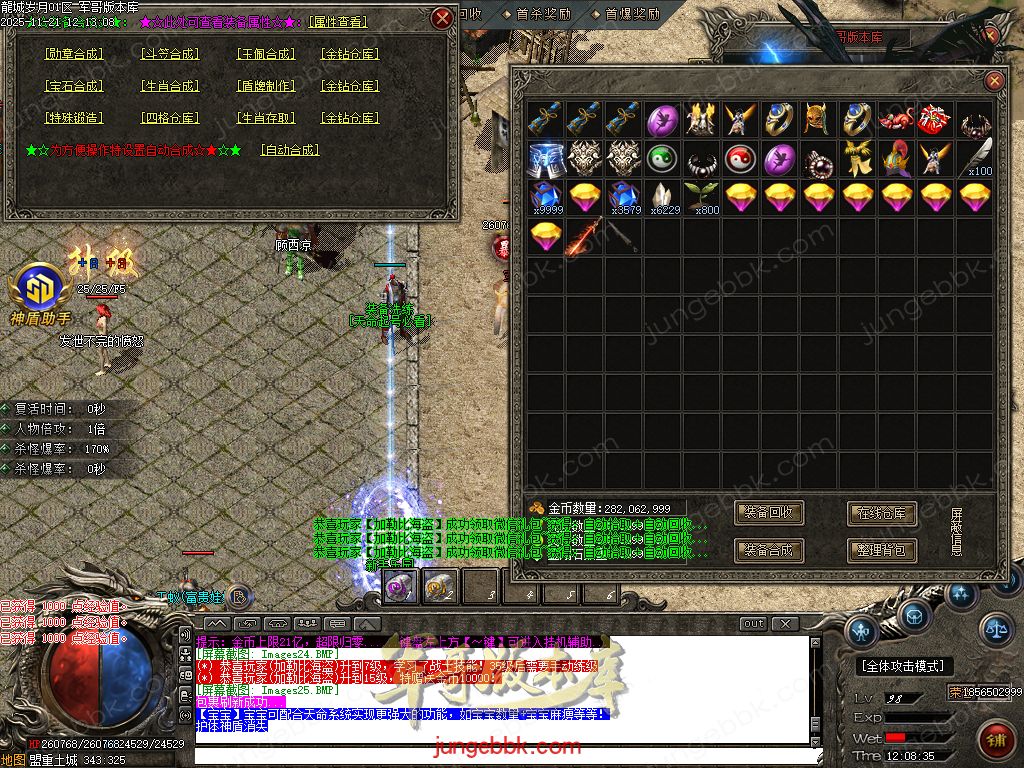Screen dimensions: 1024x768
Task: Open the 在线仓库 online warehouse
Action: coord(882,513)
